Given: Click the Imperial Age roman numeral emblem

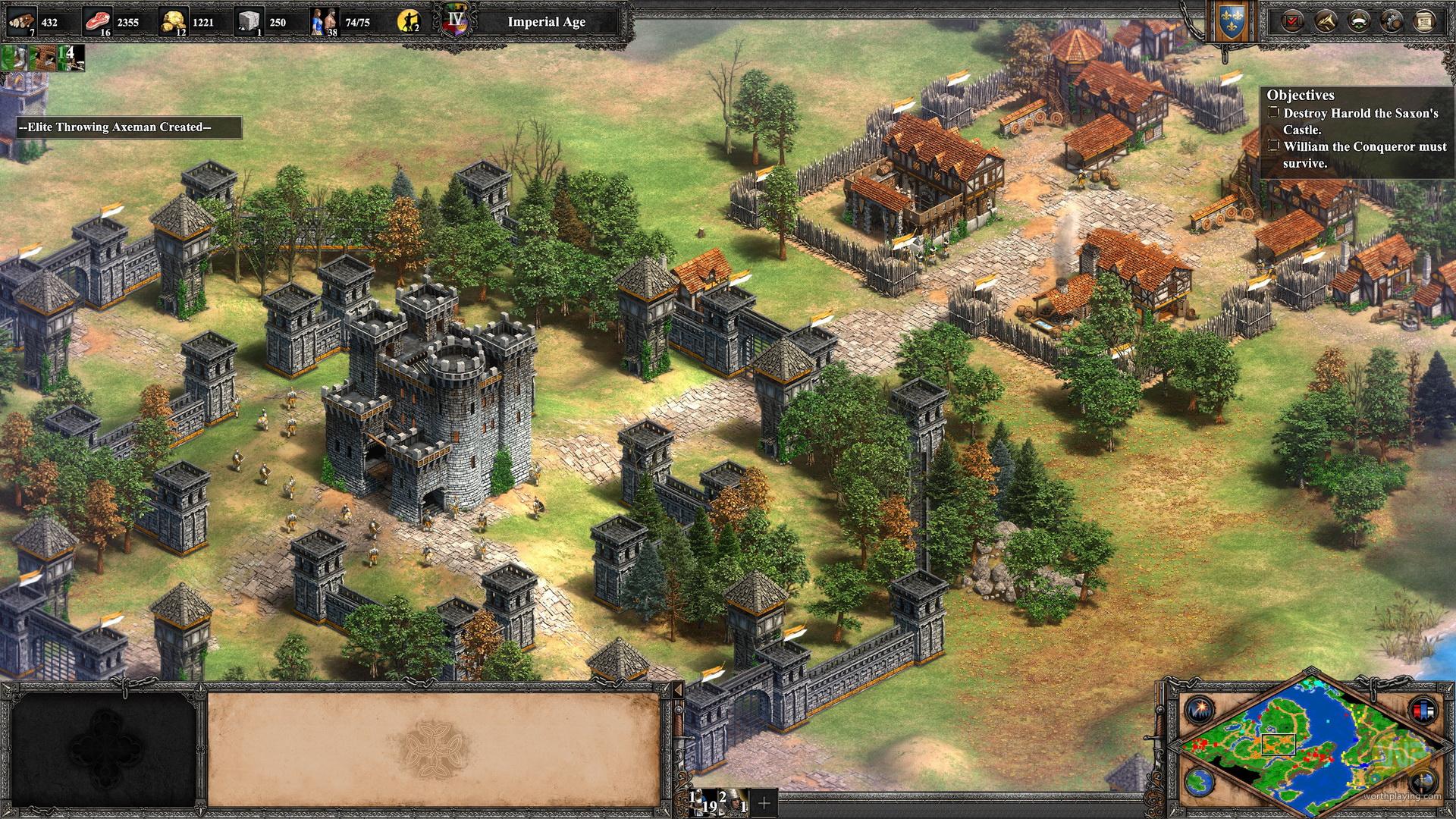Looking at the screenshot, I should coord(457,20).
